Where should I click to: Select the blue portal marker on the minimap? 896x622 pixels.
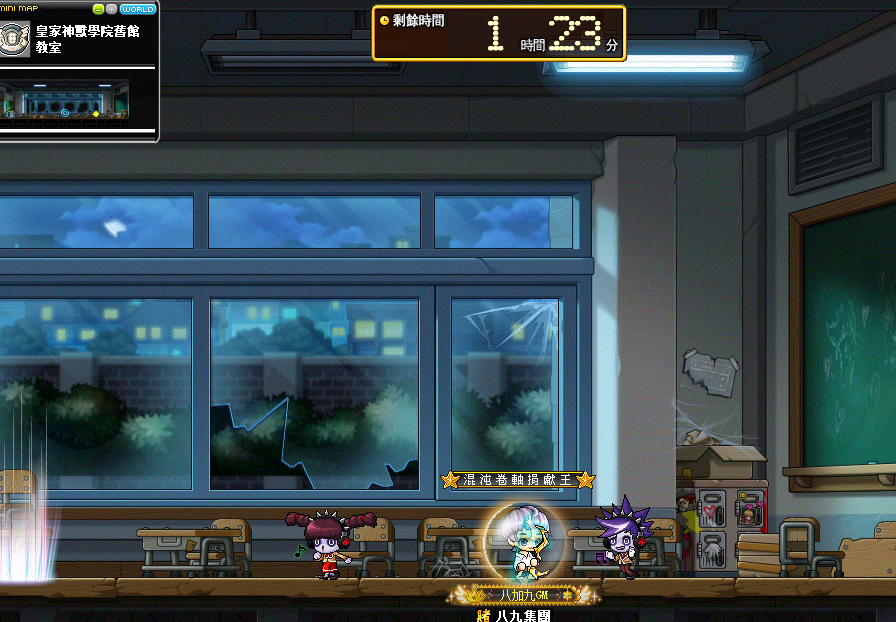click(x=65, y=113)
